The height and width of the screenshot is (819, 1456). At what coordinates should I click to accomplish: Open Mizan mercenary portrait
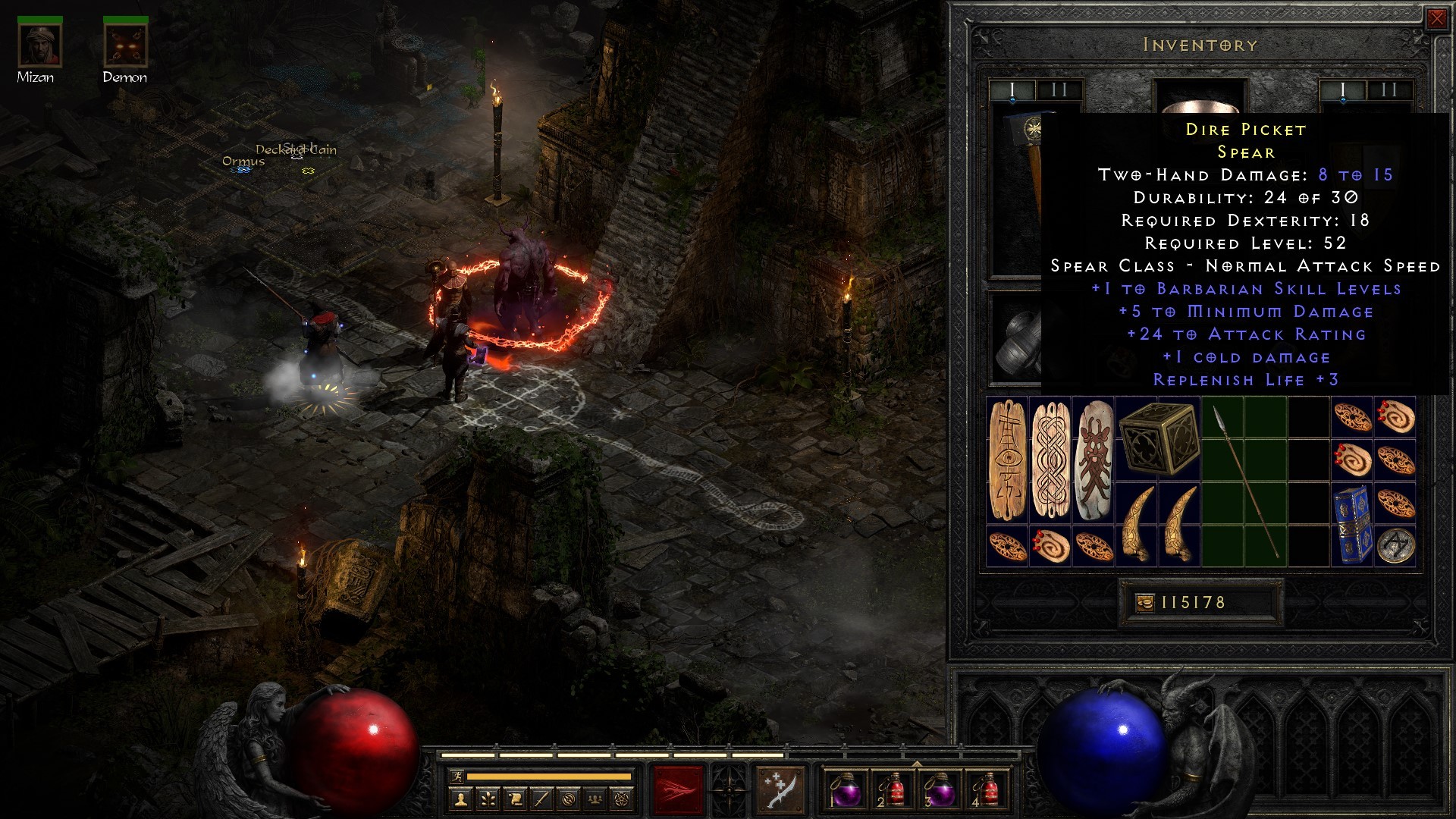[x=39, y=45]
